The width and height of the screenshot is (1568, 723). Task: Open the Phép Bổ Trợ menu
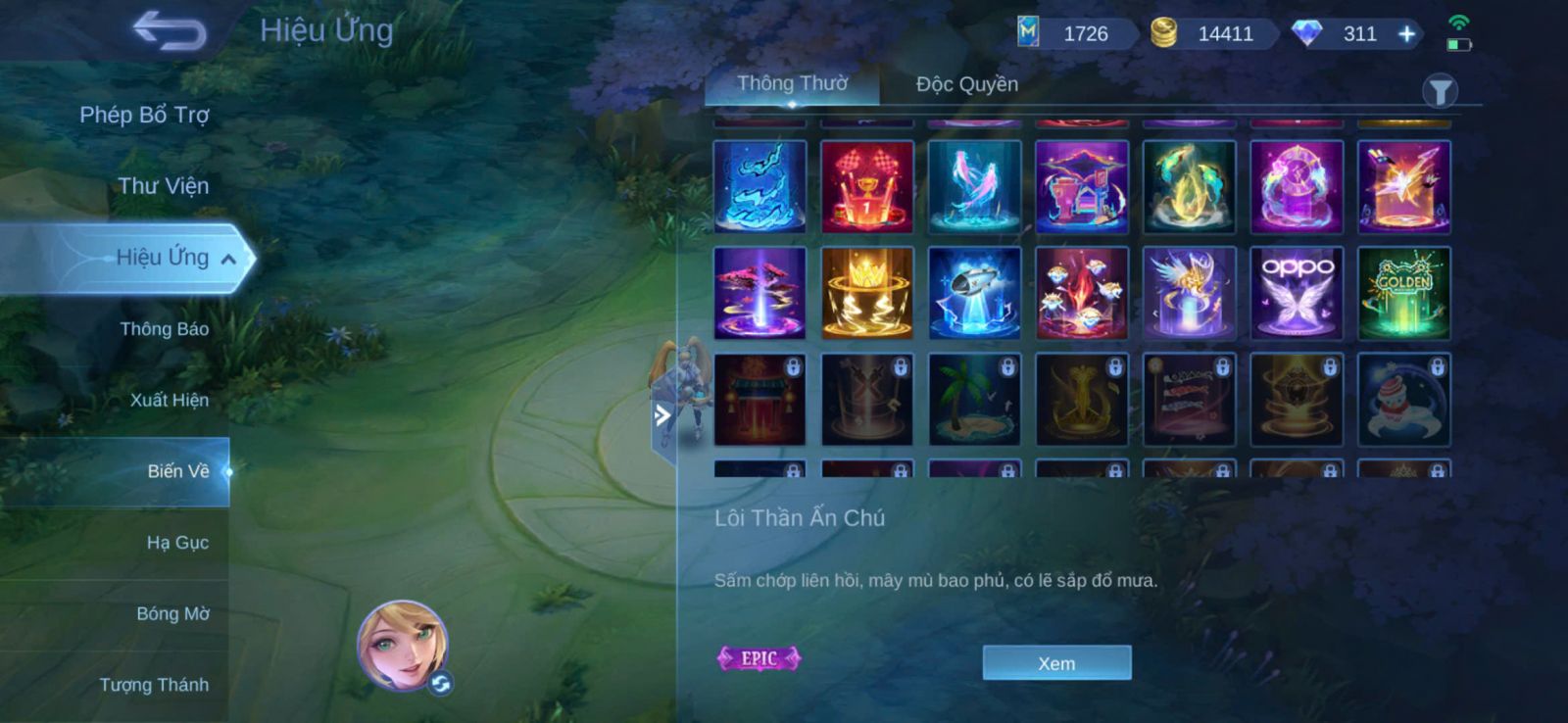(x=144, y=115)
